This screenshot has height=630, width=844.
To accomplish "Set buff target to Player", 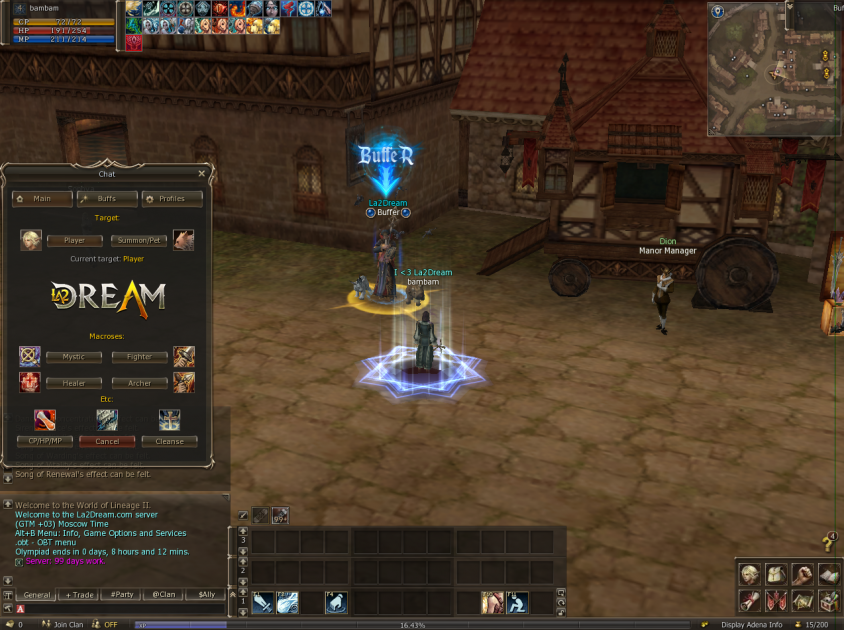I will pyautogui.click(x=74, y=240).
